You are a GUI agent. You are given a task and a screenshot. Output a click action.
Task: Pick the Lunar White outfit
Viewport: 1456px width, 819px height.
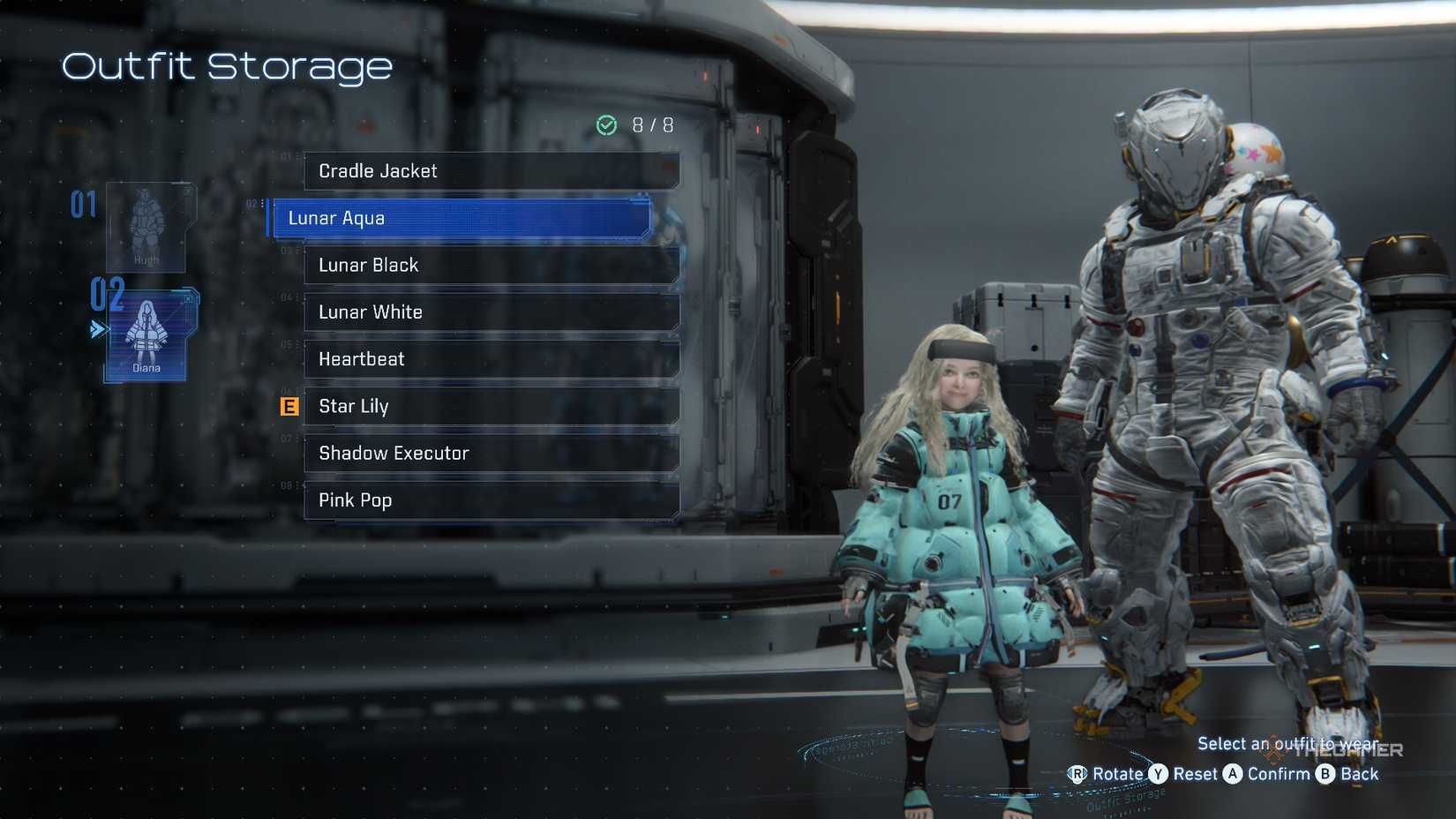click(492, 312)
